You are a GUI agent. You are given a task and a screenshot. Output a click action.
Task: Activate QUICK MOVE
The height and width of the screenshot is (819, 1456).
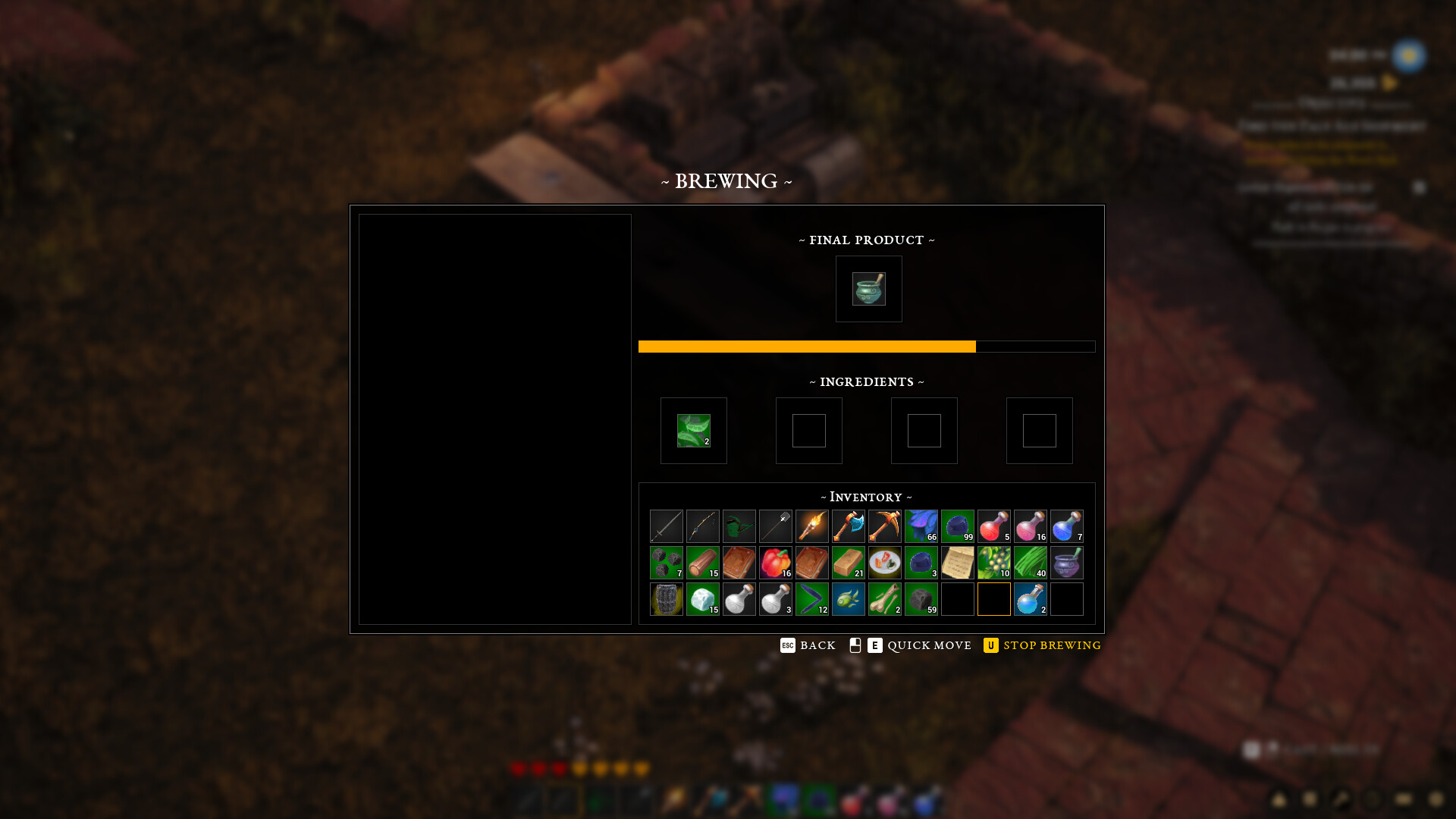tap(928, 645)
